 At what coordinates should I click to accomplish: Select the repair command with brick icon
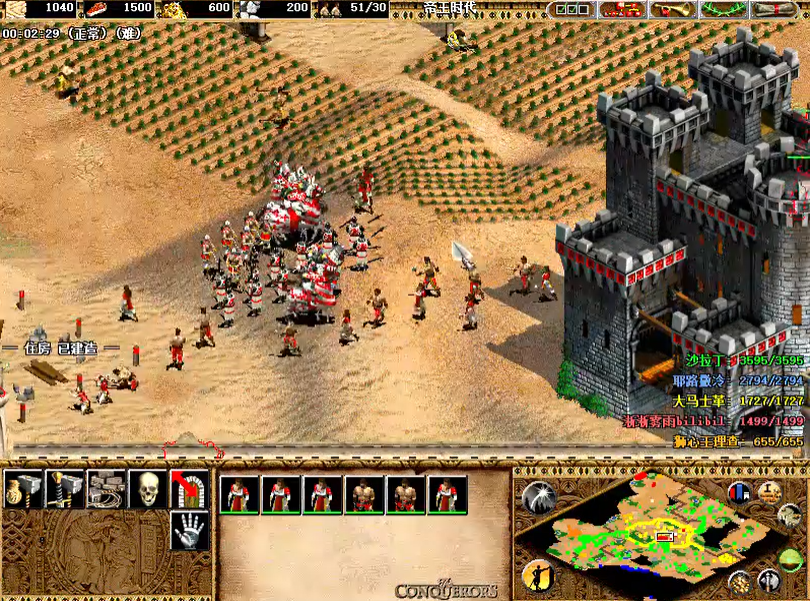[105, 489]
